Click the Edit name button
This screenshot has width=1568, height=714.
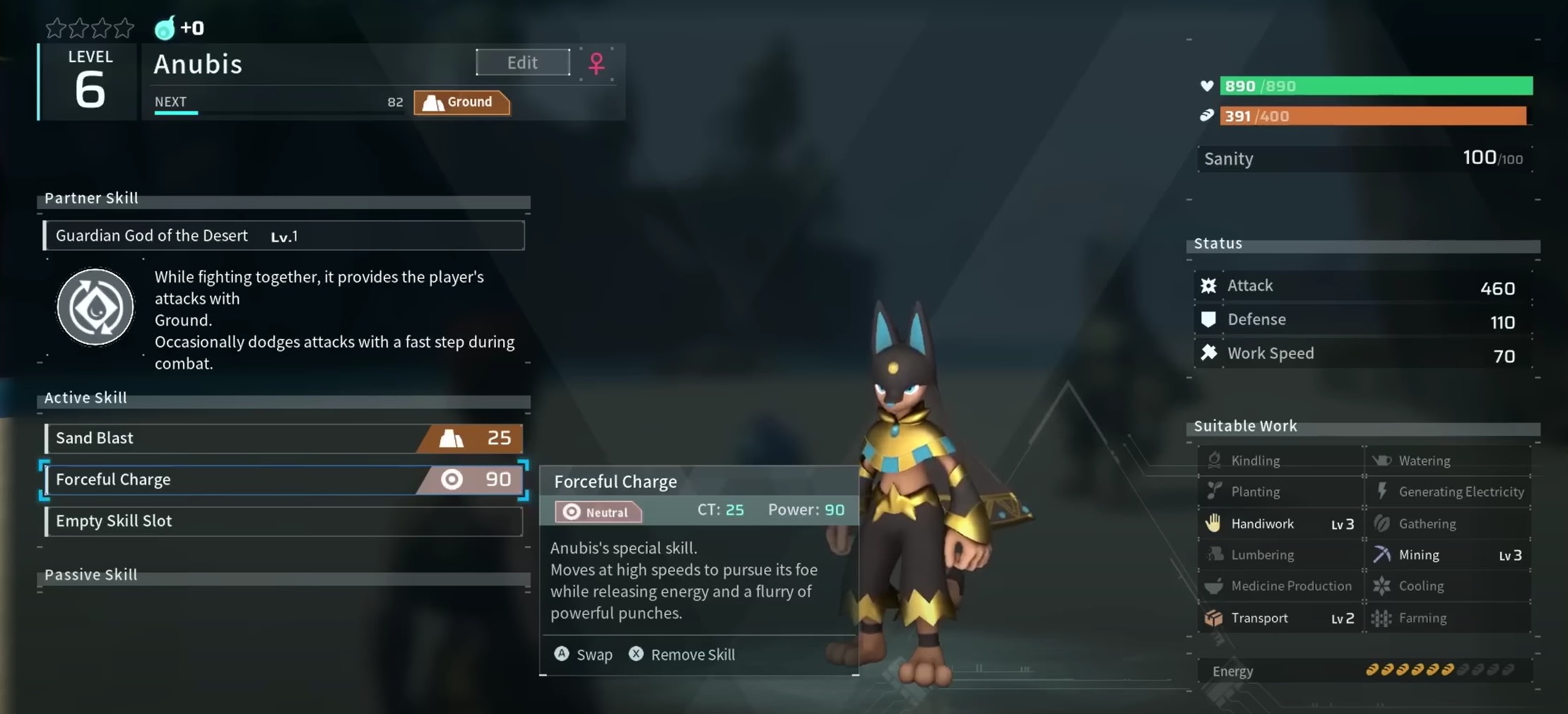[x=522, y=62]
